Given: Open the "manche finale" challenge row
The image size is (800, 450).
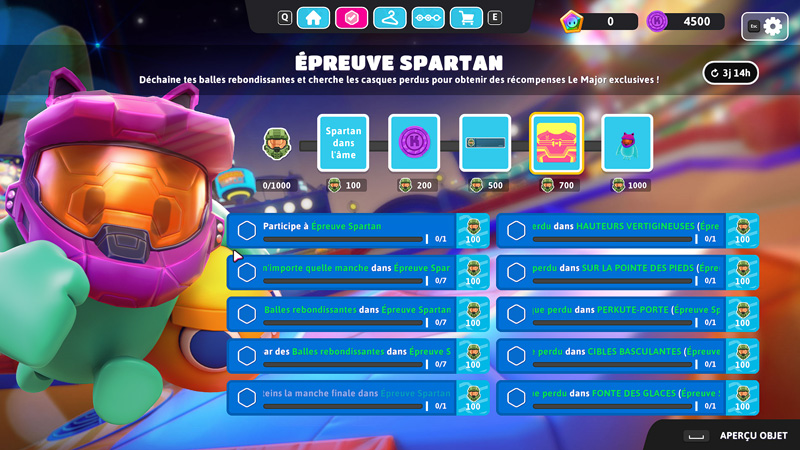Looking at the screenshot, I should click(342, 399).
